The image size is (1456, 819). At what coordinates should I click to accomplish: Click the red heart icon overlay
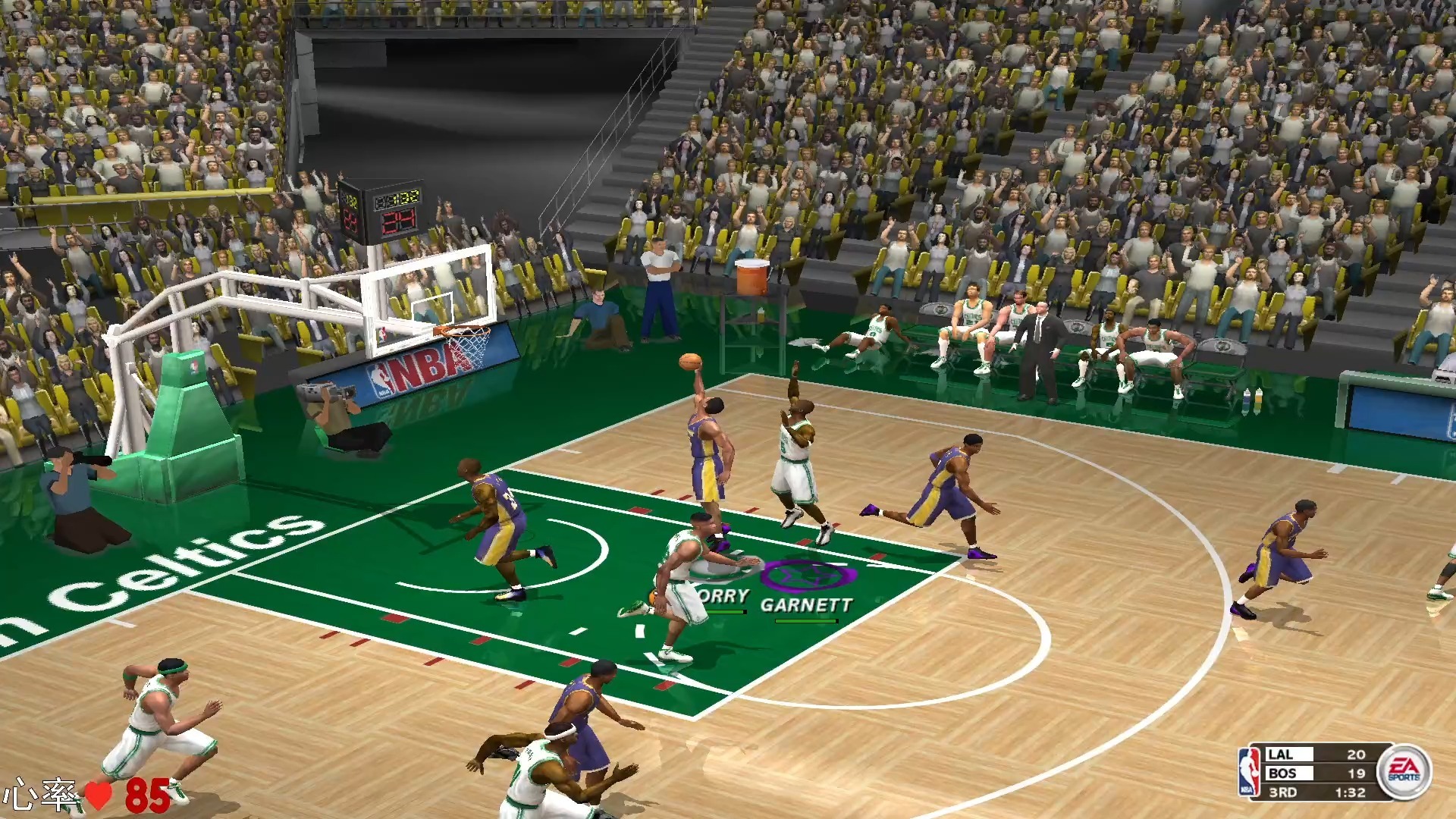click(98, 795)
